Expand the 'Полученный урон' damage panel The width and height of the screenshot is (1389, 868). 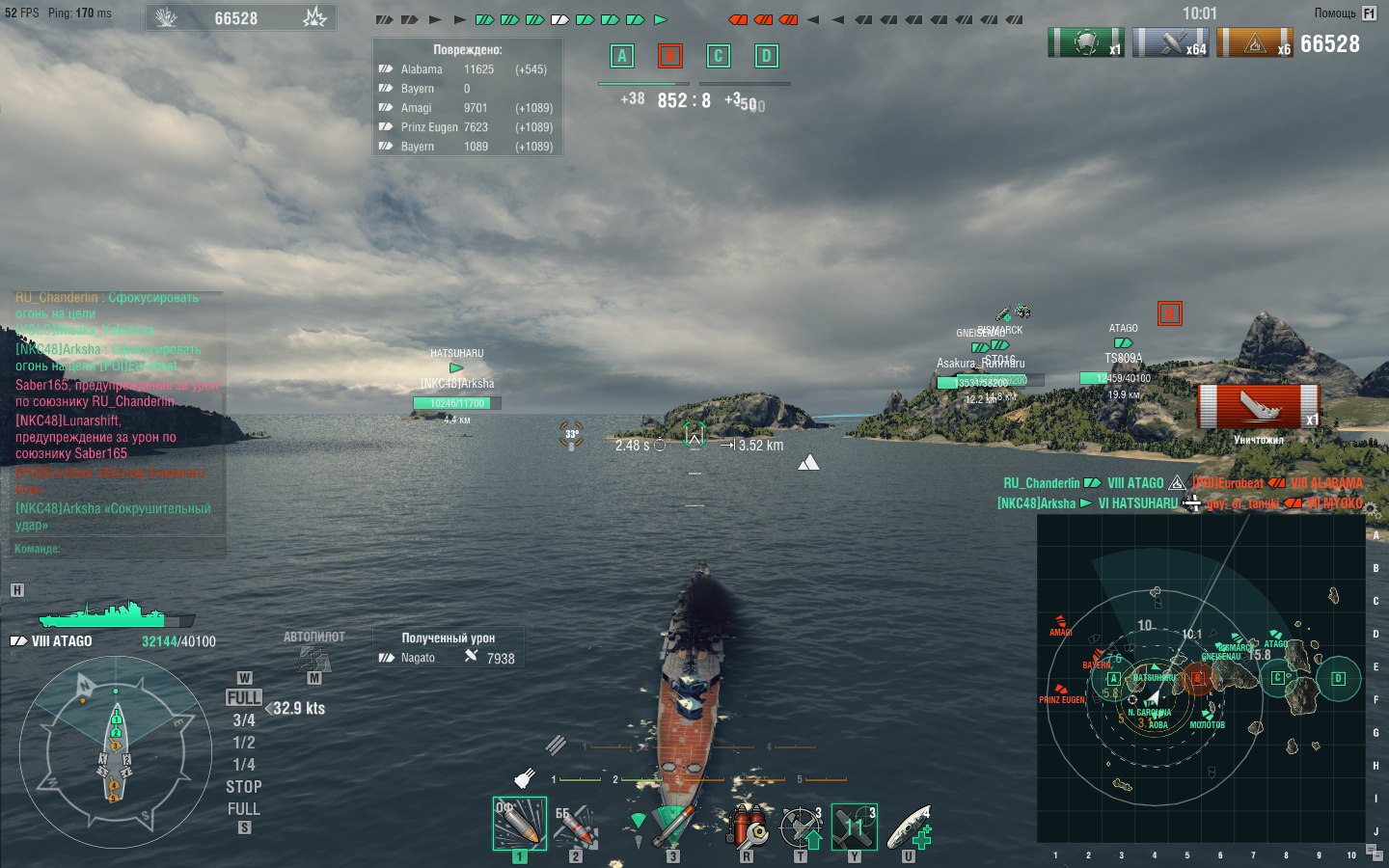448,638
